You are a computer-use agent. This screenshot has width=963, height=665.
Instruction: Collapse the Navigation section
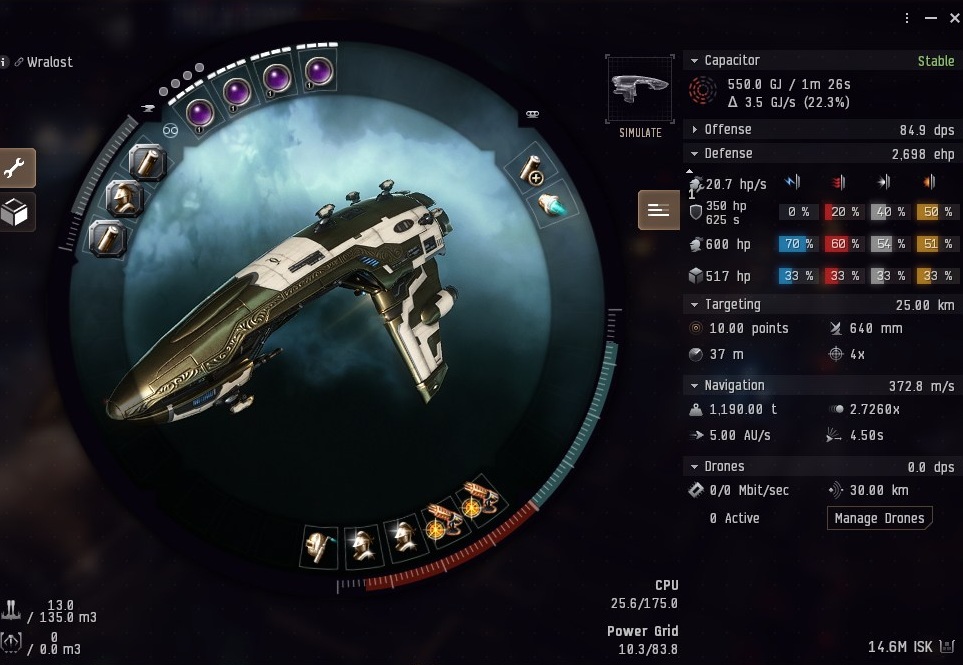point(695,386)
